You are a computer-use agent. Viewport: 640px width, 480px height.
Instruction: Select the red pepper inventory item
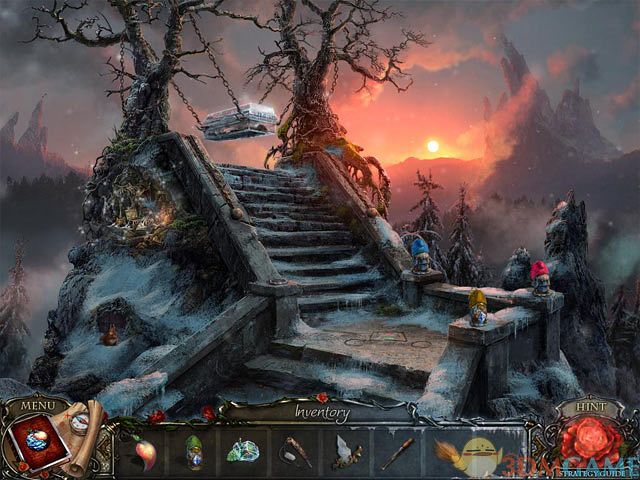(145, 452)
